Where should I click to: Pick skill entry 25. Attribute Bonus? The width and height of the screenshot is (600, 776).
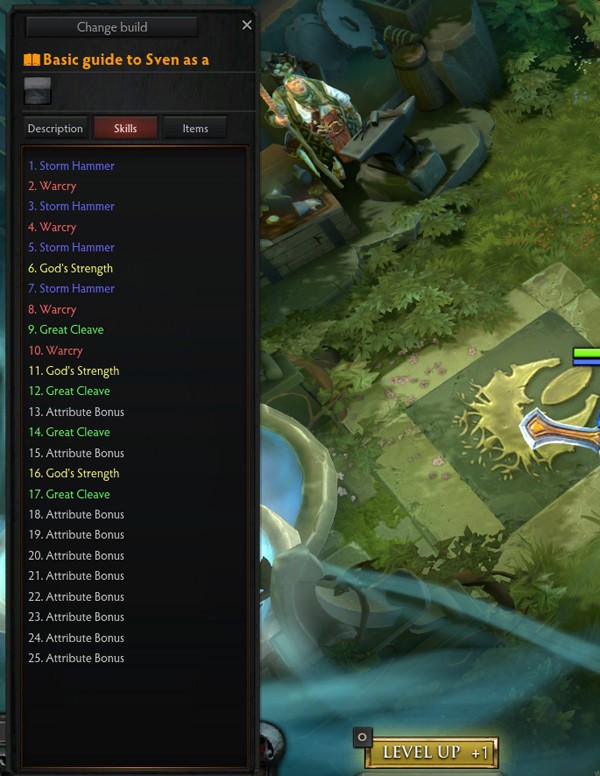[x=76, y=658]
